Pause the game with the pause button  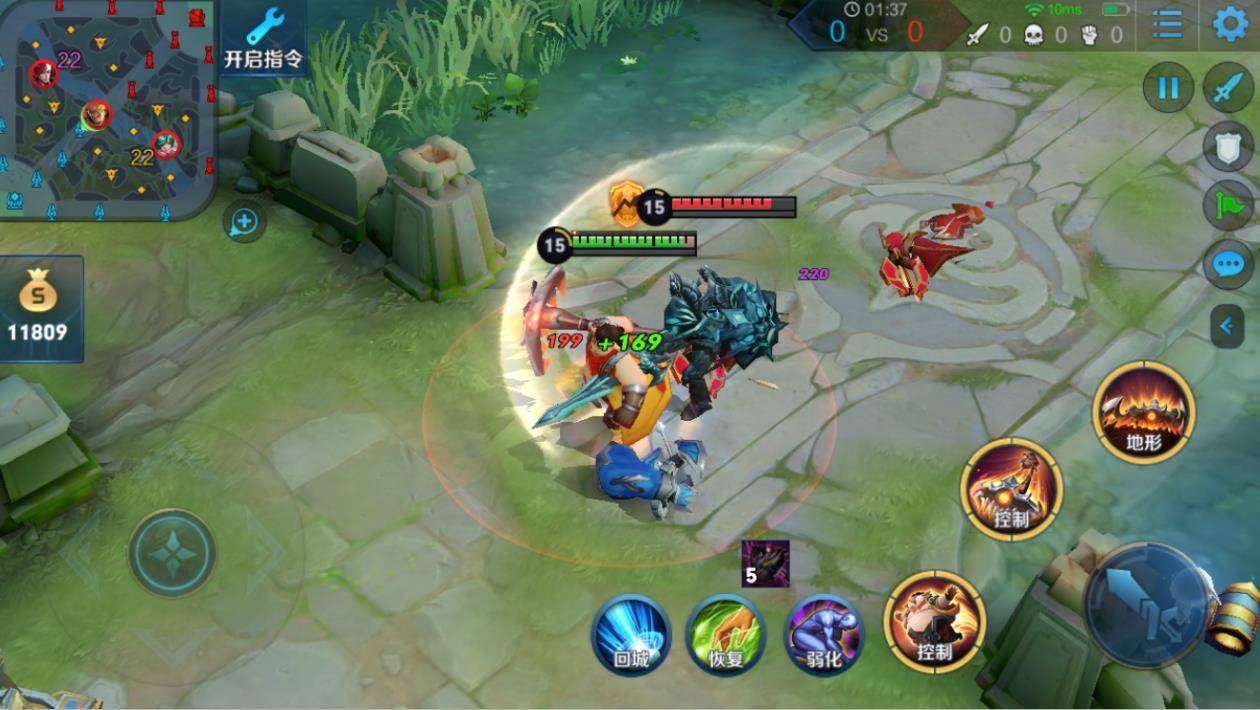[x=1168, y=88]
